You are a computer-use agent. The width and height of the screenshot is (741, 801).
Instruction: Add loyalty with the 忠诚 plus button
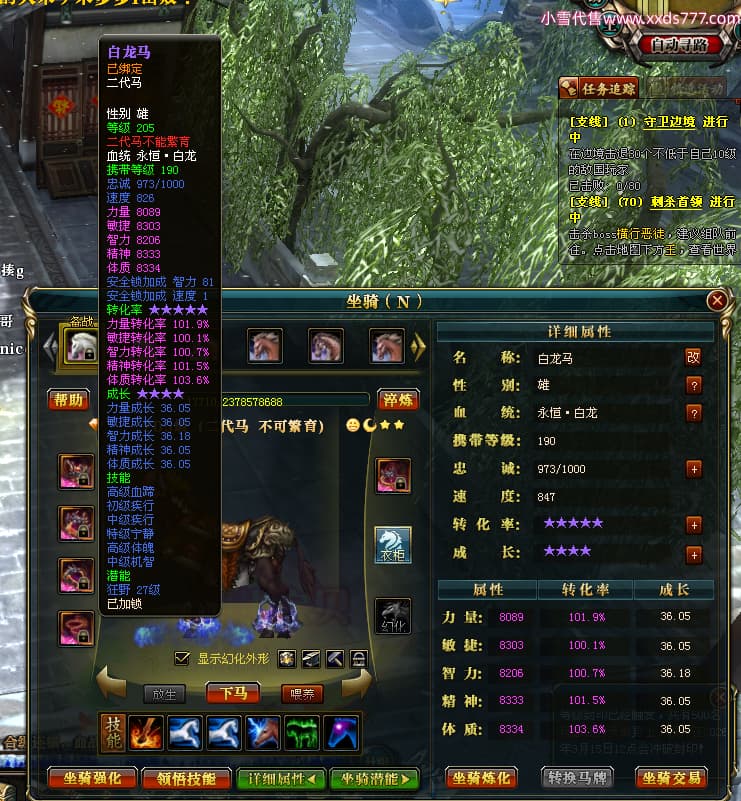(x=693, y=468)
